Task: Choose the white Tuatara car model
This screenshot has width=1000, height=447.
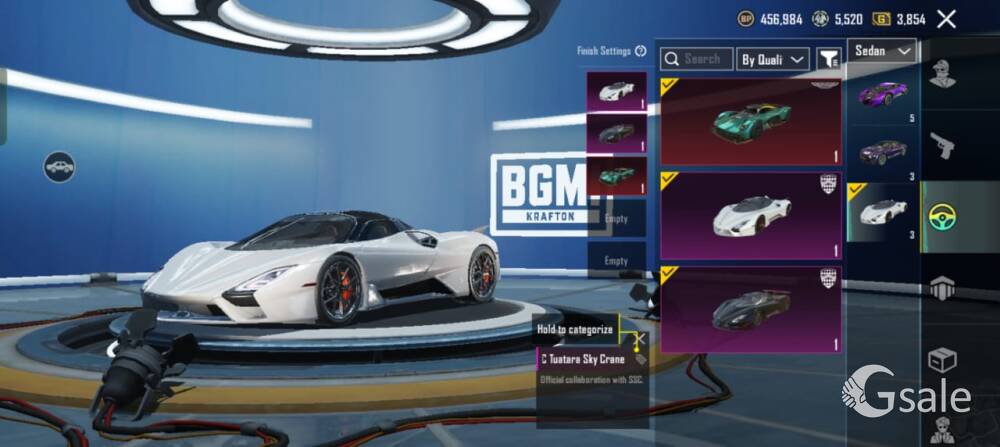Action: point(883,212)
